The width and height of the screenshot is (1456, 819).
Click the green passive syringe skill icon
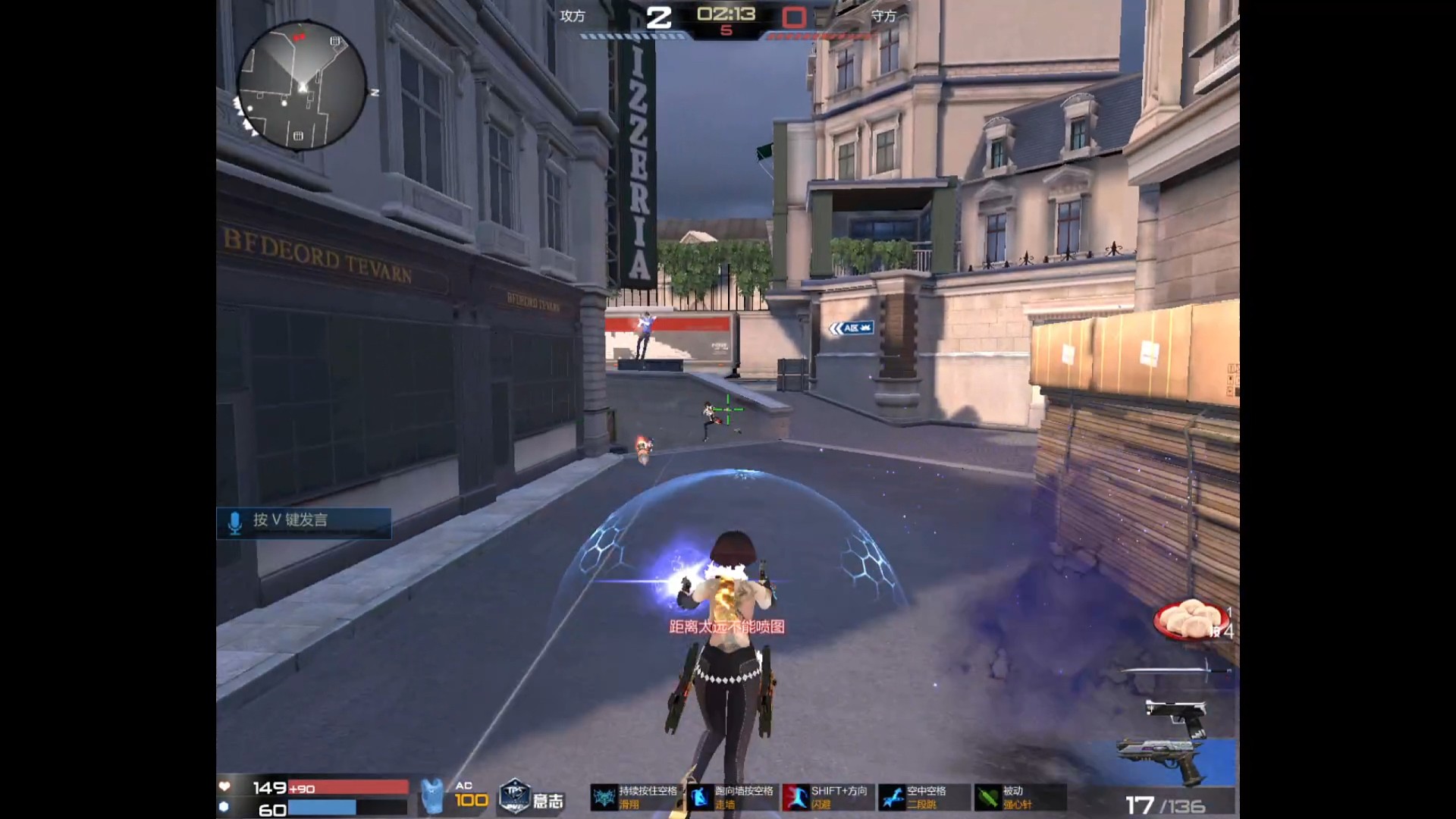click(x=987, y=798)
